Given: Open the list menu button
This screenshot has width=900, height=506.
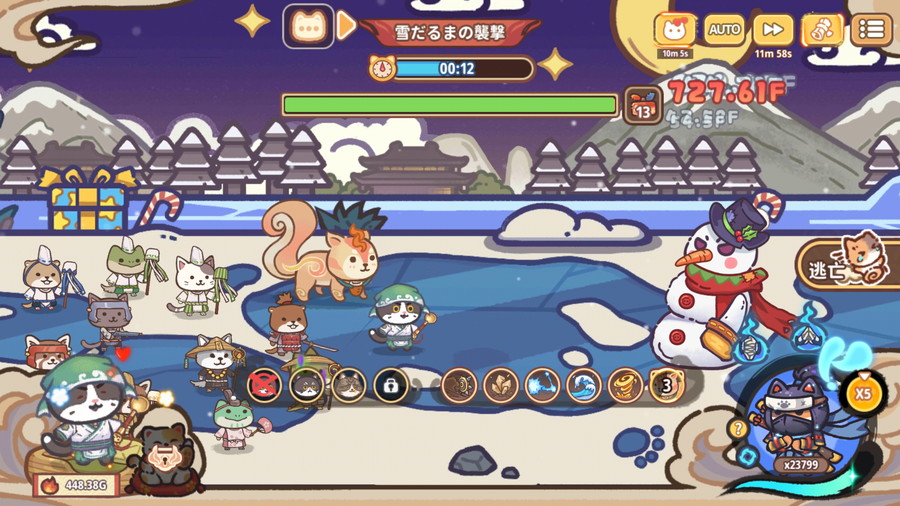Looking at the screenshot, I should pyautogui.click(x=871, y=29).
